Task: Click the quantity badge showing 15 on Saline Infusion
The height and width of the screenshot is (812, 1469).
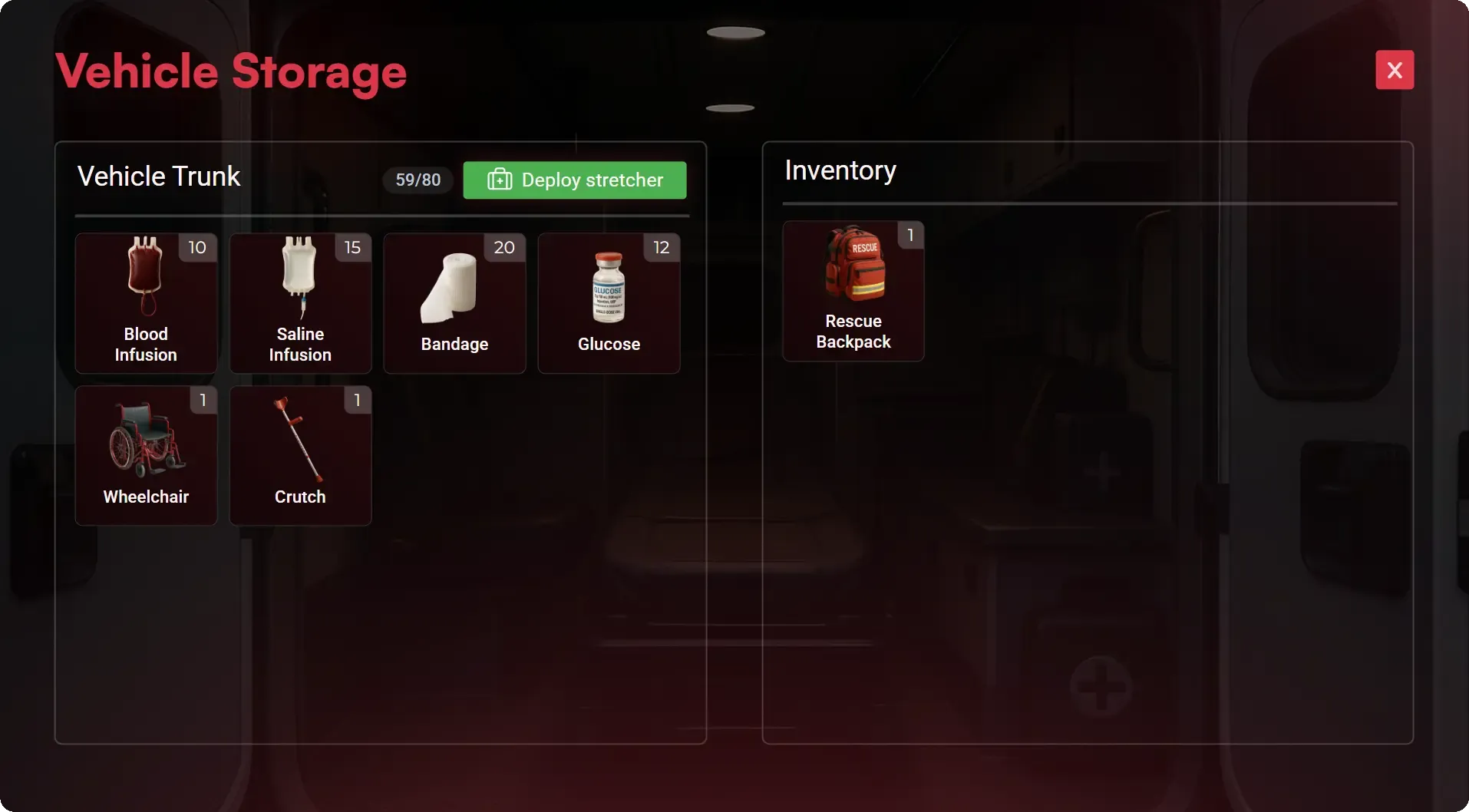Action: [352, 247]
